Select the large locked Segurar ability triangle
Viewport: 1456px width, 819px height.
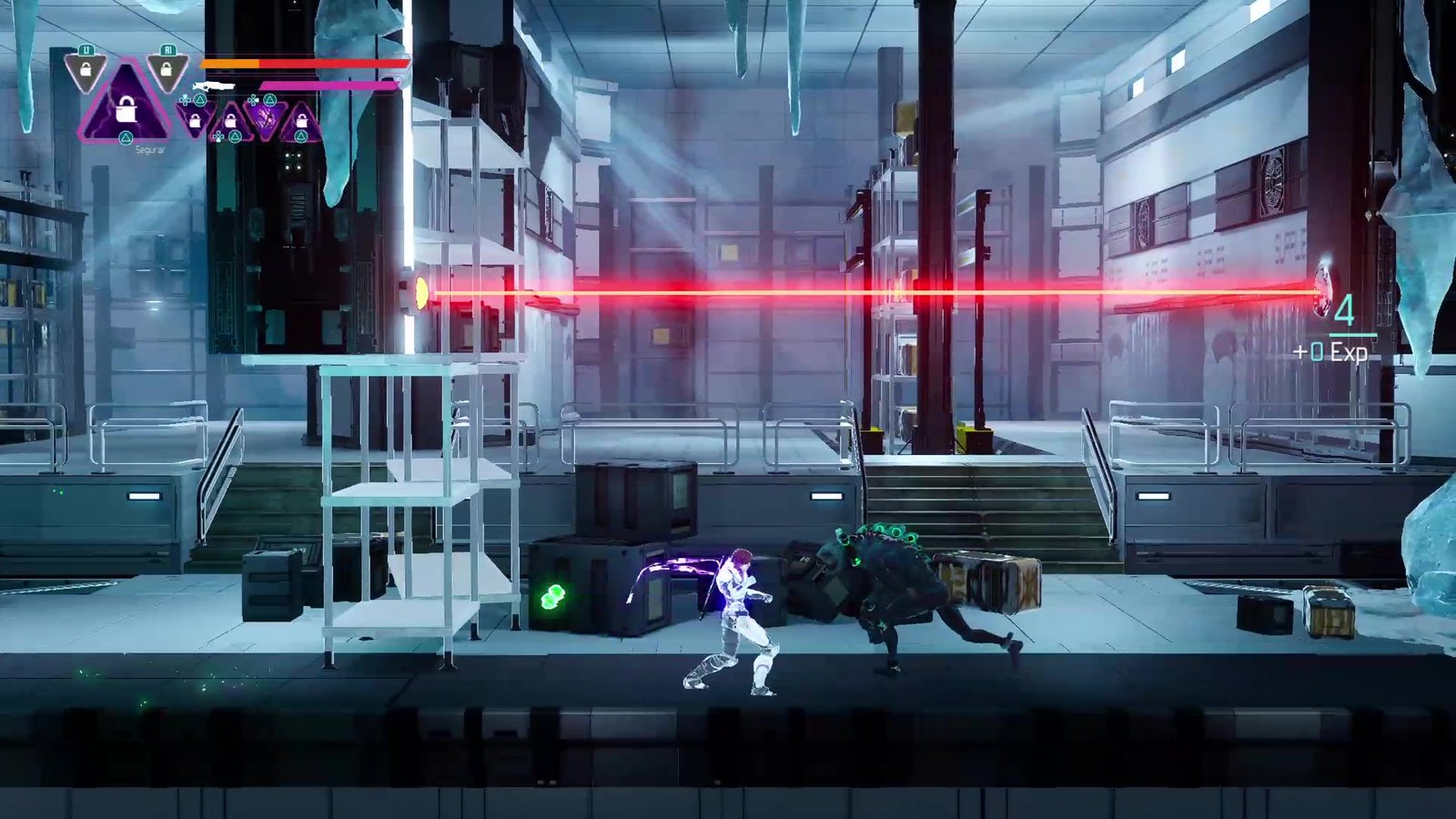(126, 107)
